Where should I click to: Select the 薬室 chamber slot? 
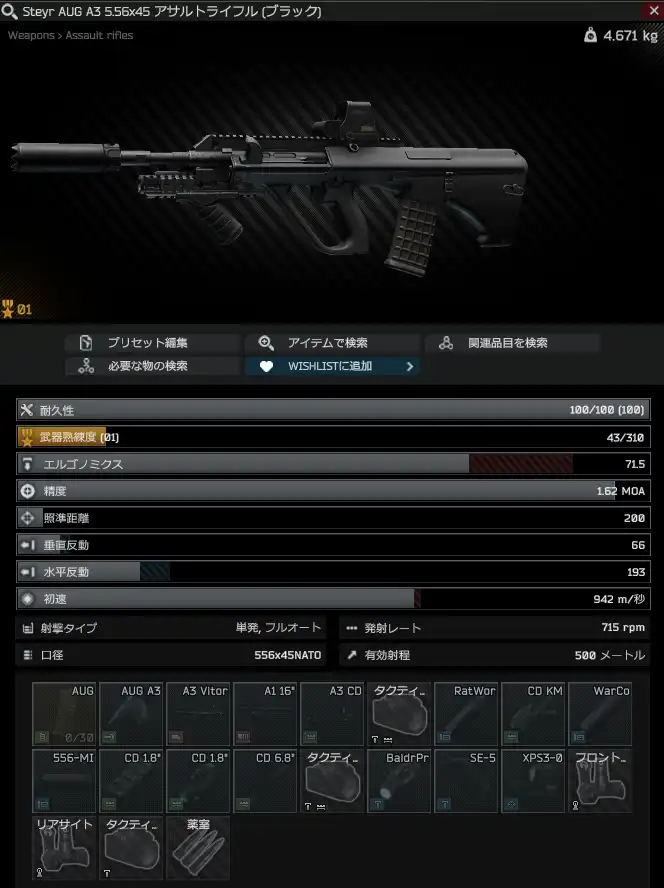pyautogui.click(x=199, y=848)
